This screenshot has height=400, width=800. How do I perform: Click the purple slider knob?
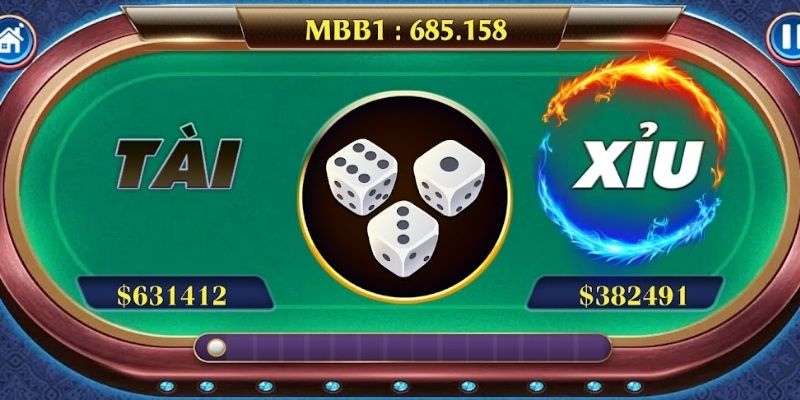tap(215, 348)
